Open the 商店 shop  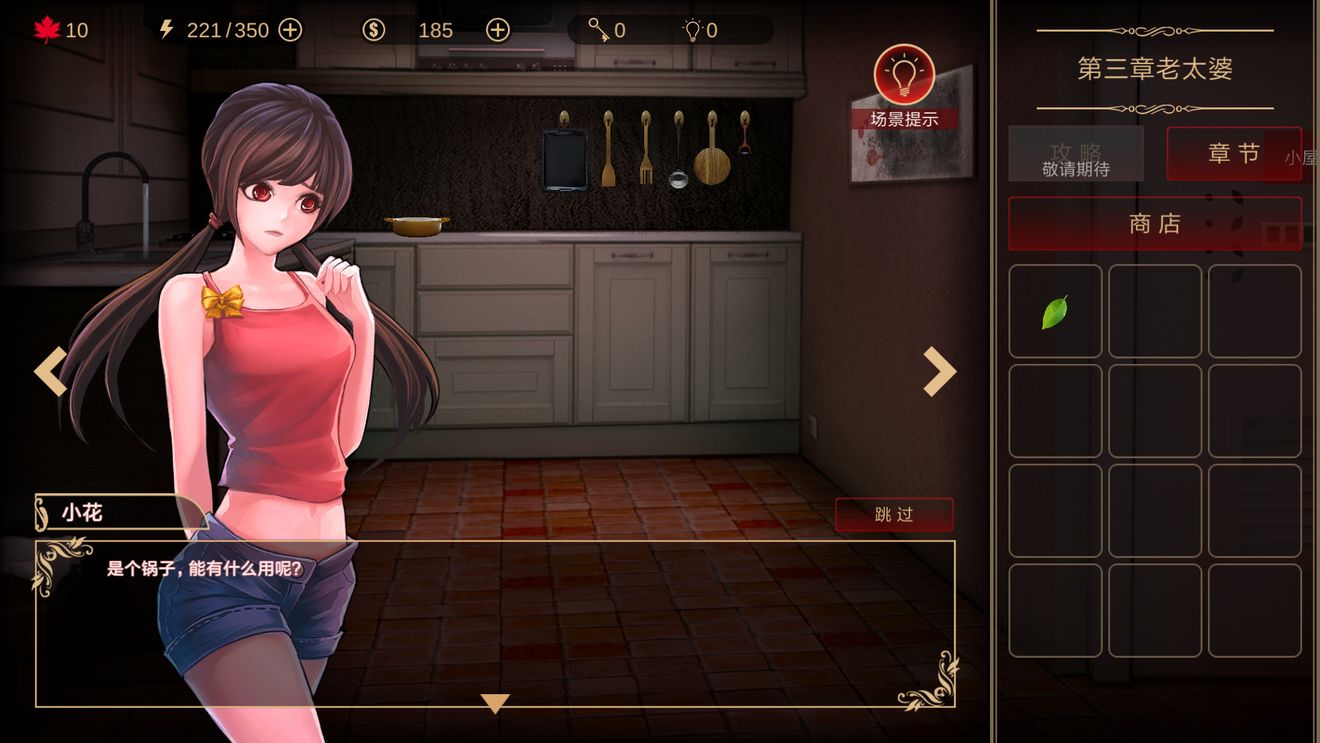coord(1155,224)
